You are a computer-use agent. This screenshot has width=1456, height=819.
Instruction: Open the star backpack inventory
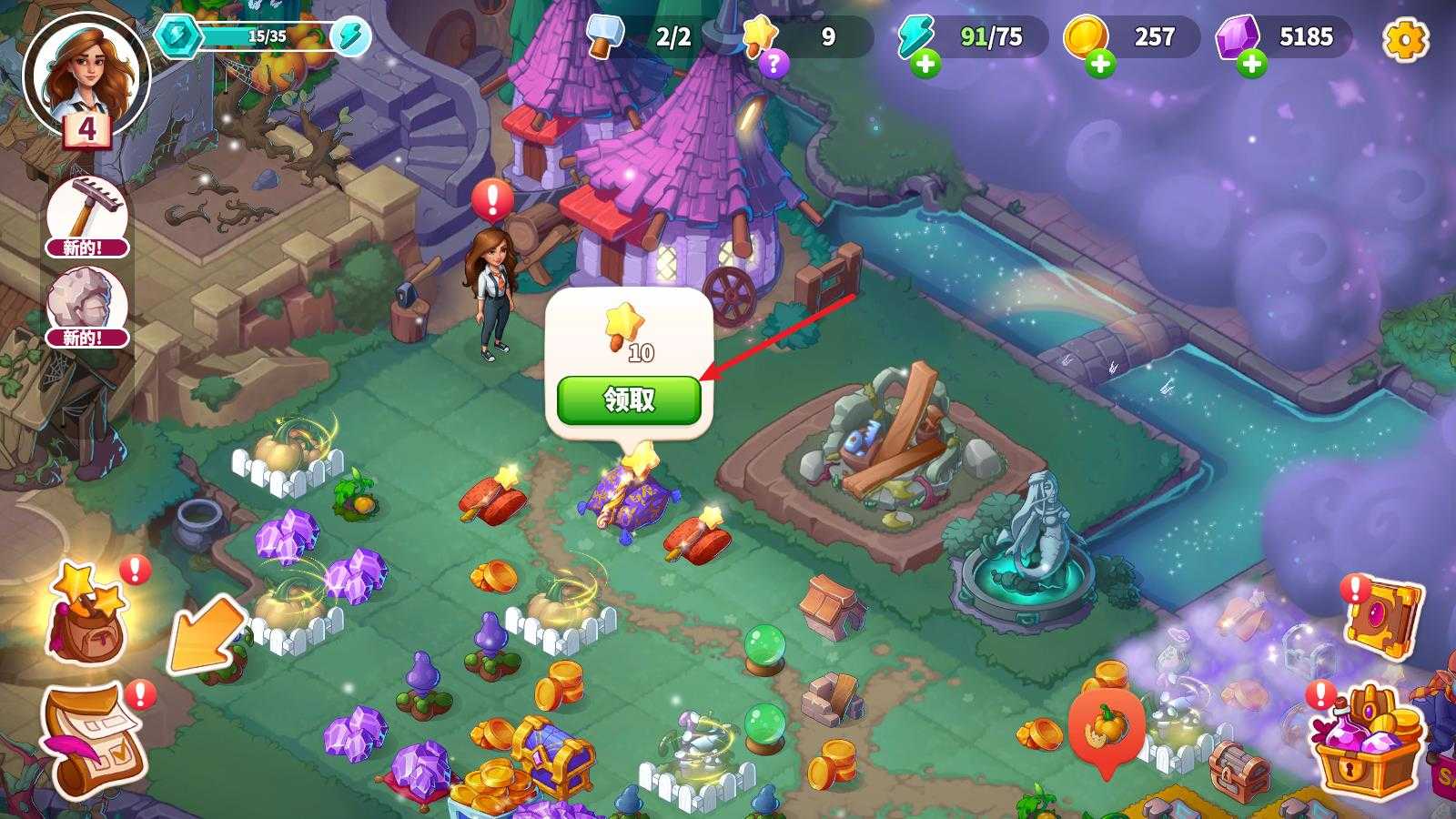pyautogui.click(x=86, y=614)
